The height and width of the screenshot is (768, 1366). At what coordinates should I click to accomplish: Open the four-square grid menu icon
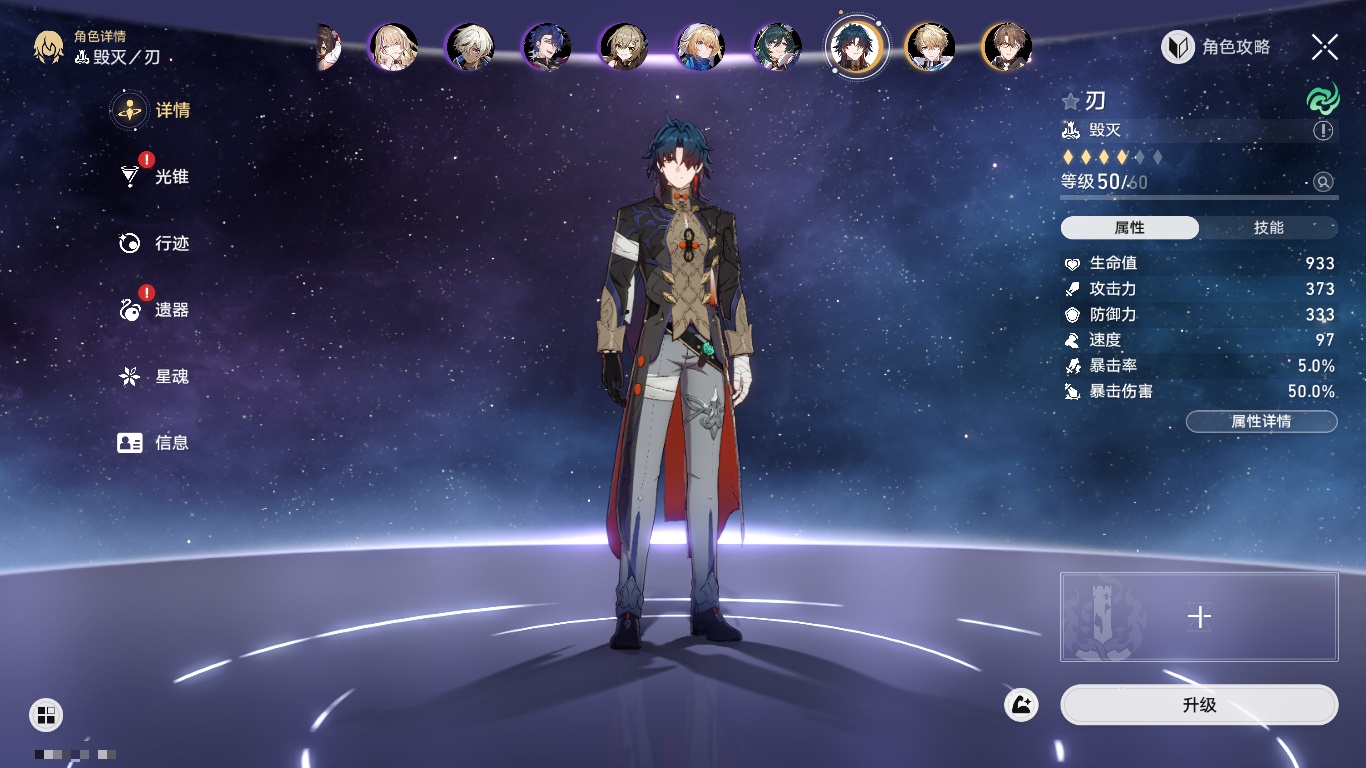point(46,714)
